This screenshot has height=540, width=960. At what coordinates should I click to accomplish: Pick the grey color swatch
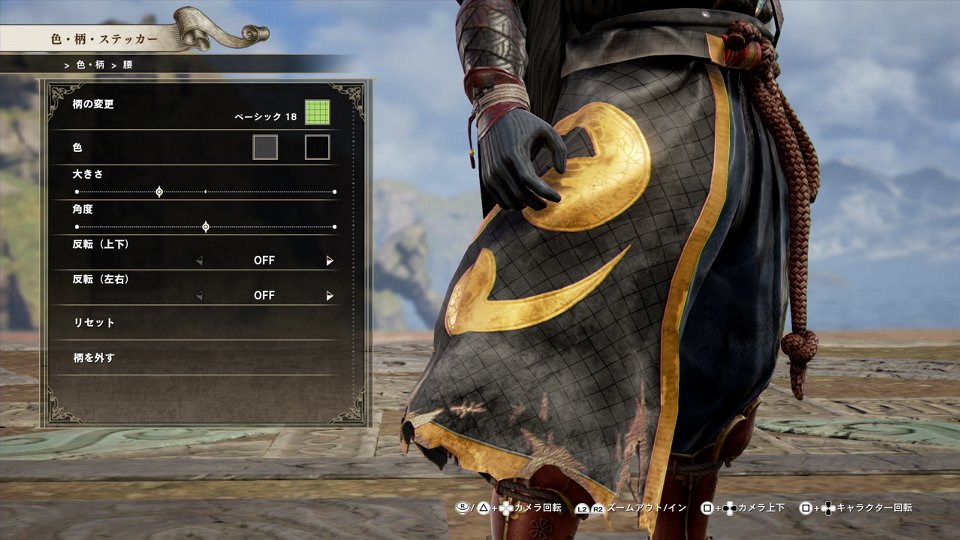click(x=265, y=148)
